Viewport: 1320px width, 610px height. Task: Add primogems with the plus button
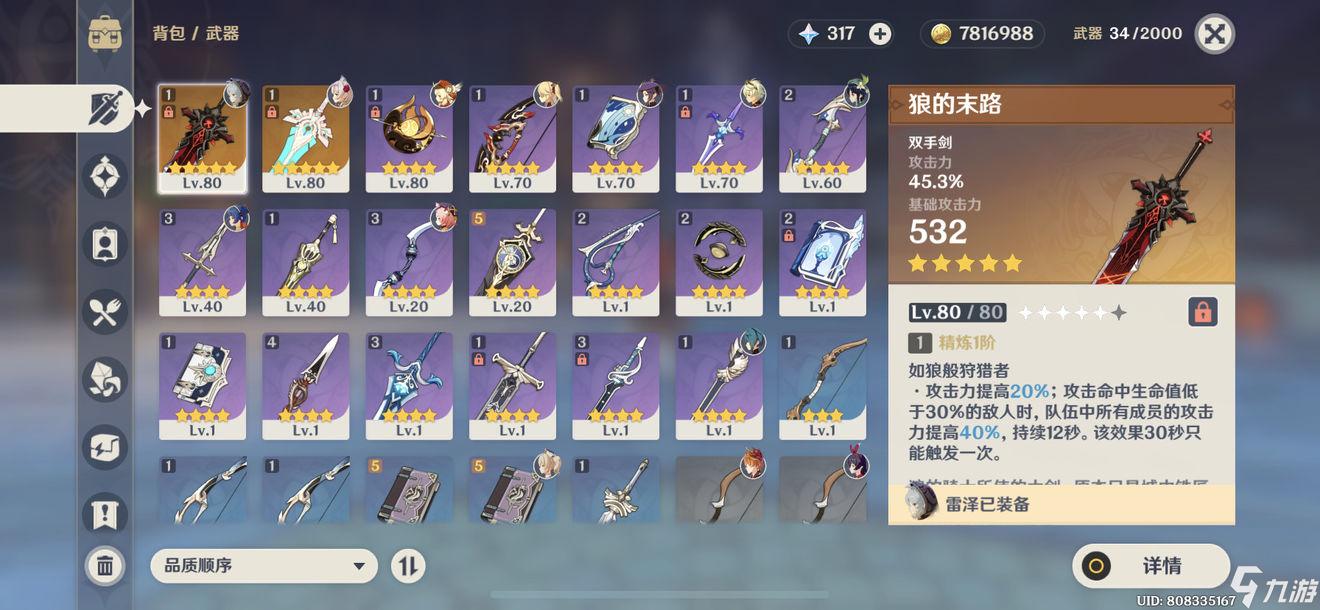(x=880, y=34)
